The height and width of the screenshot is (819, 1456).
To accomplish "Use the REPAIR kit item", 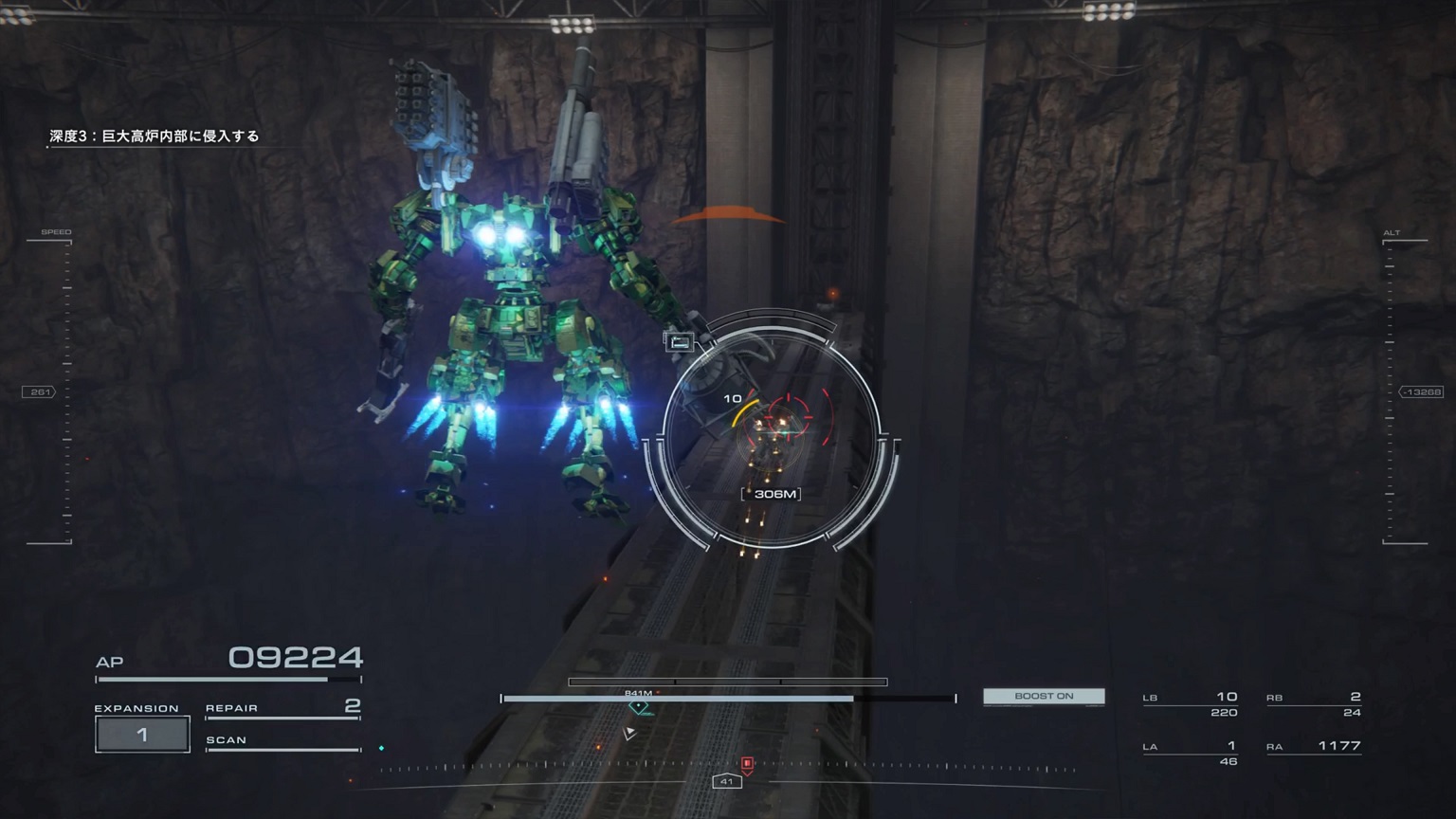I will click(282, 707).
